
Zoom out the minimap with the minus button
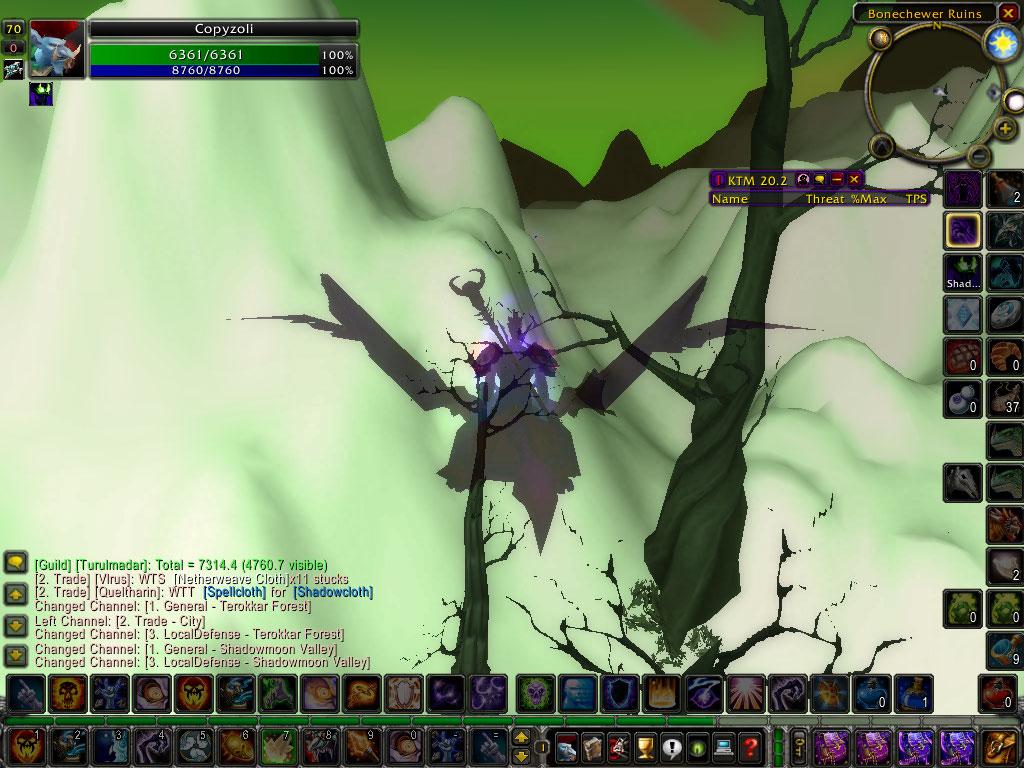pos(980,156)
